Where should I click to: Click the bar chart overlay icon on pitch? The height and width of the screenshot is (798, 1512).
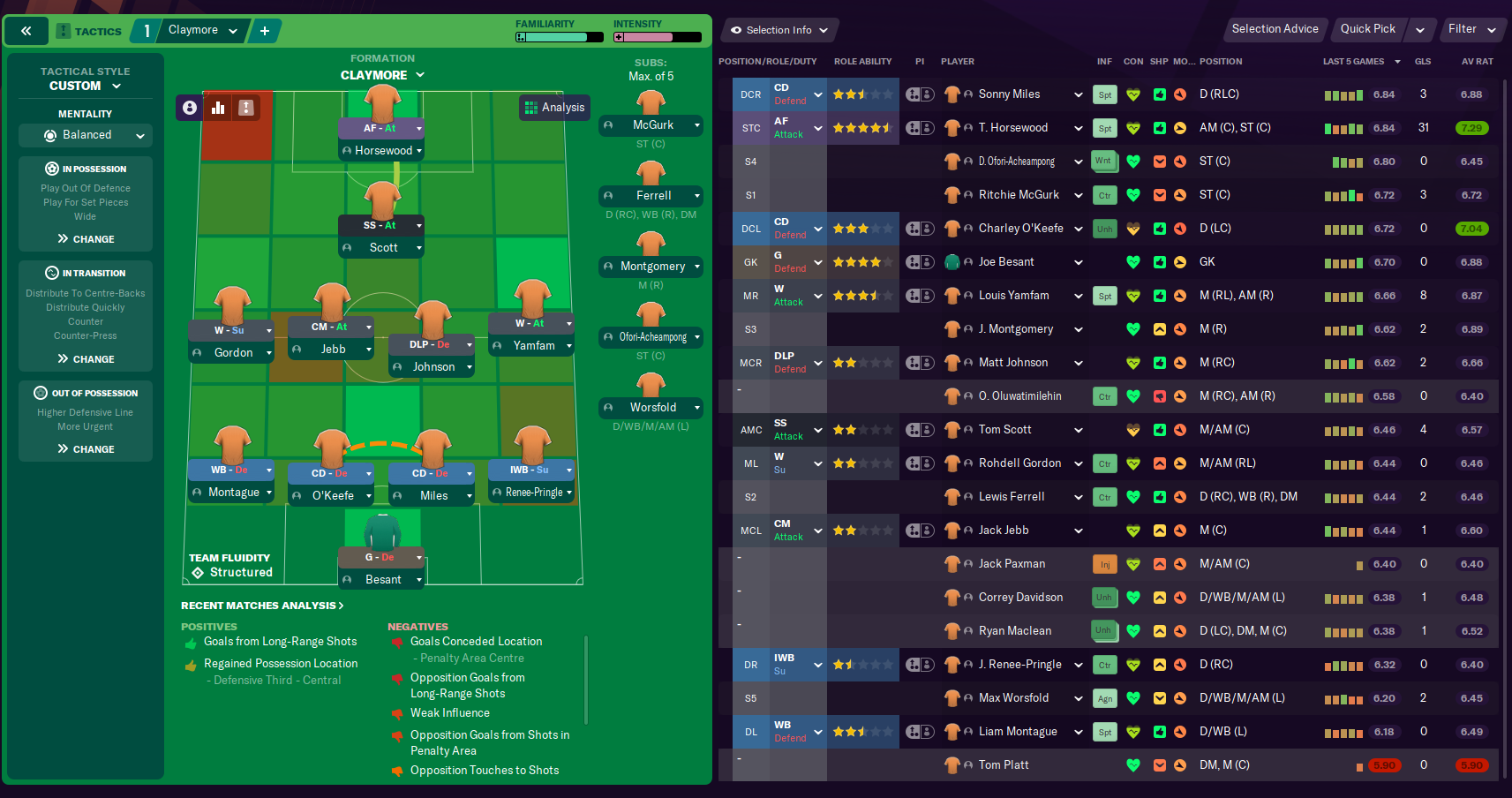click(218, 108)
